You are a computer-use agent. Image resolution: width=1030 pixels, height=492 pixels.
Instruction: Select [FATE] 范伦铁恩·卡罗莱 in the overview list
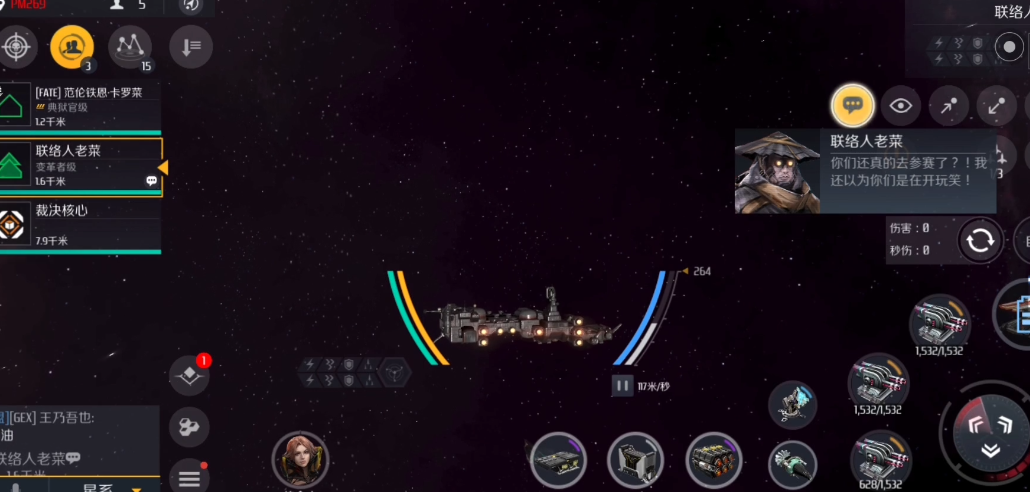(x=80, y=106)
